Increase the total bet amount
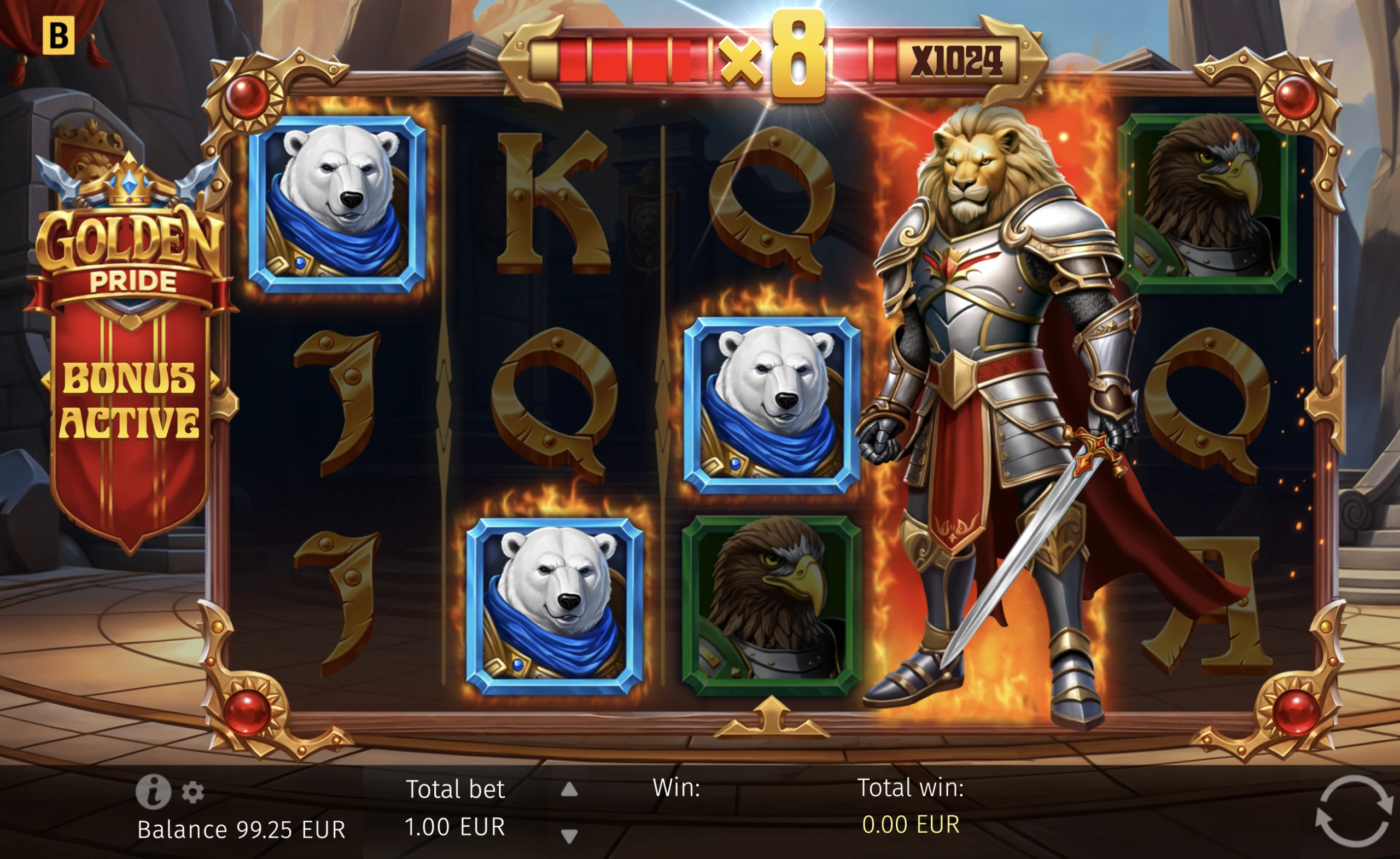The image size is (1400, 859). click(569, 790)
